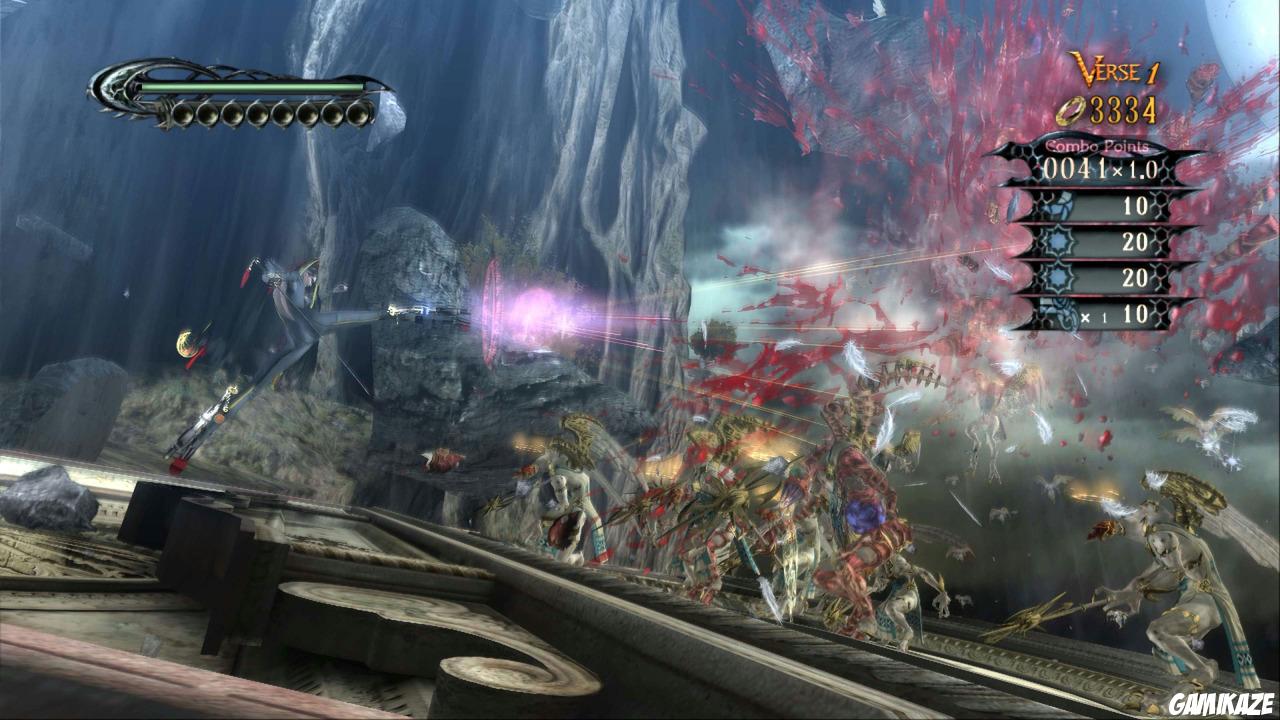Toggle the Verse 1 banner display
Image resolution: width=1280 pixels, height=720 pixels.
tap(1117, 68)
